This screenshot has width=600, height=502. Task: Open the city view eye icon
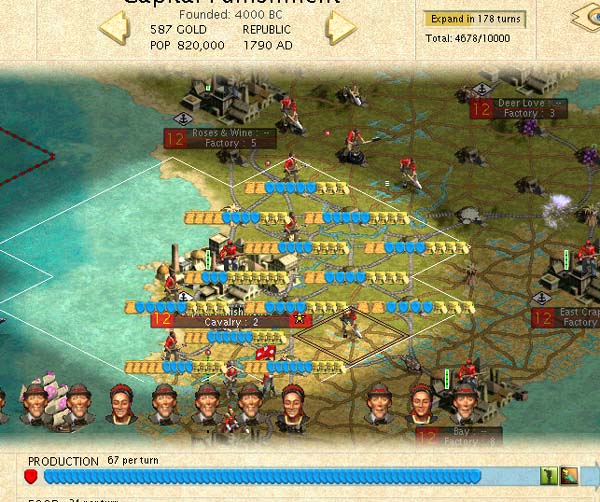tap(587, 18)
